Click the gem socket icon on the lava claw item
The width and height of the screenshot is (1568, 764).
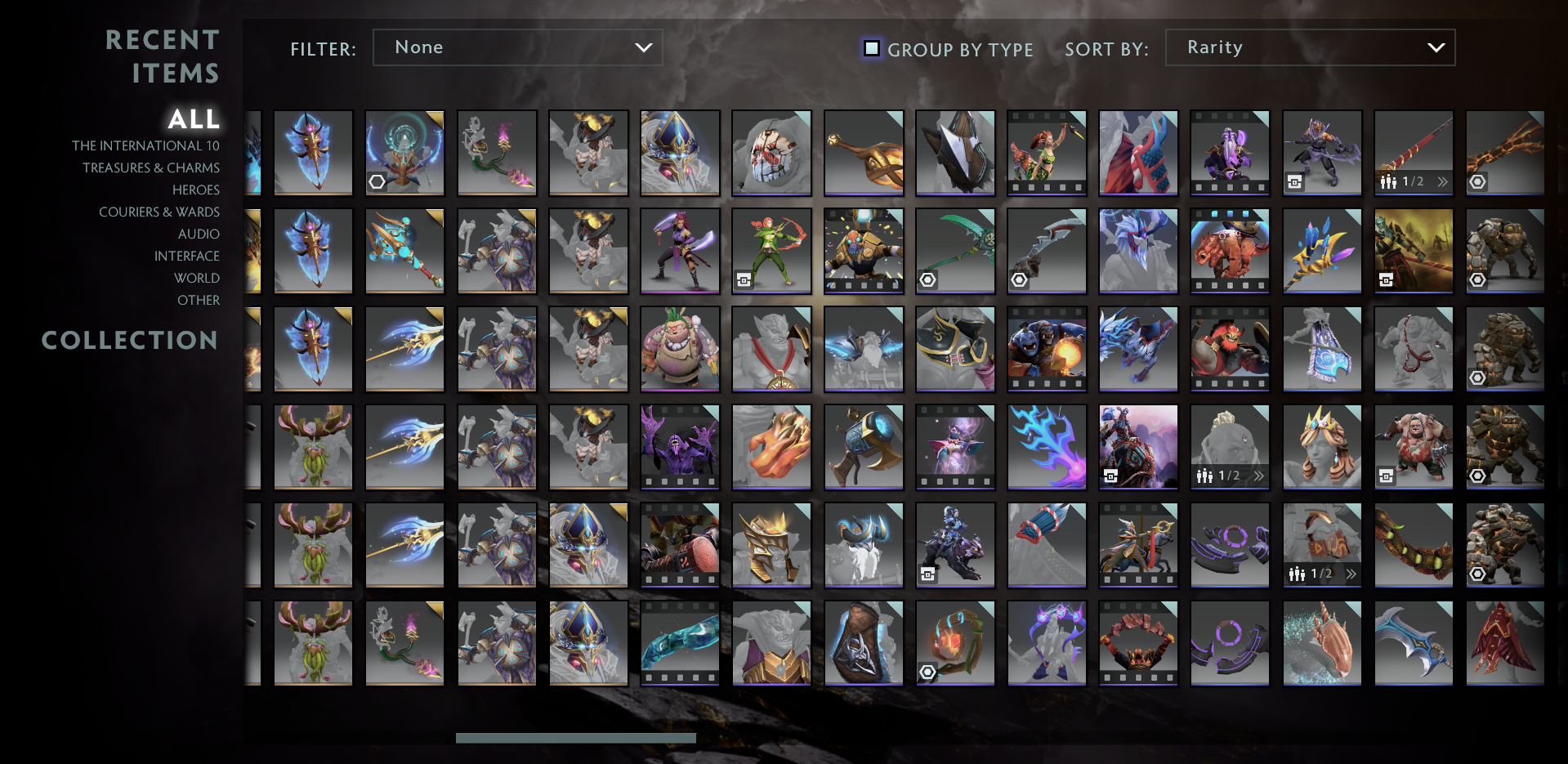1478,182
